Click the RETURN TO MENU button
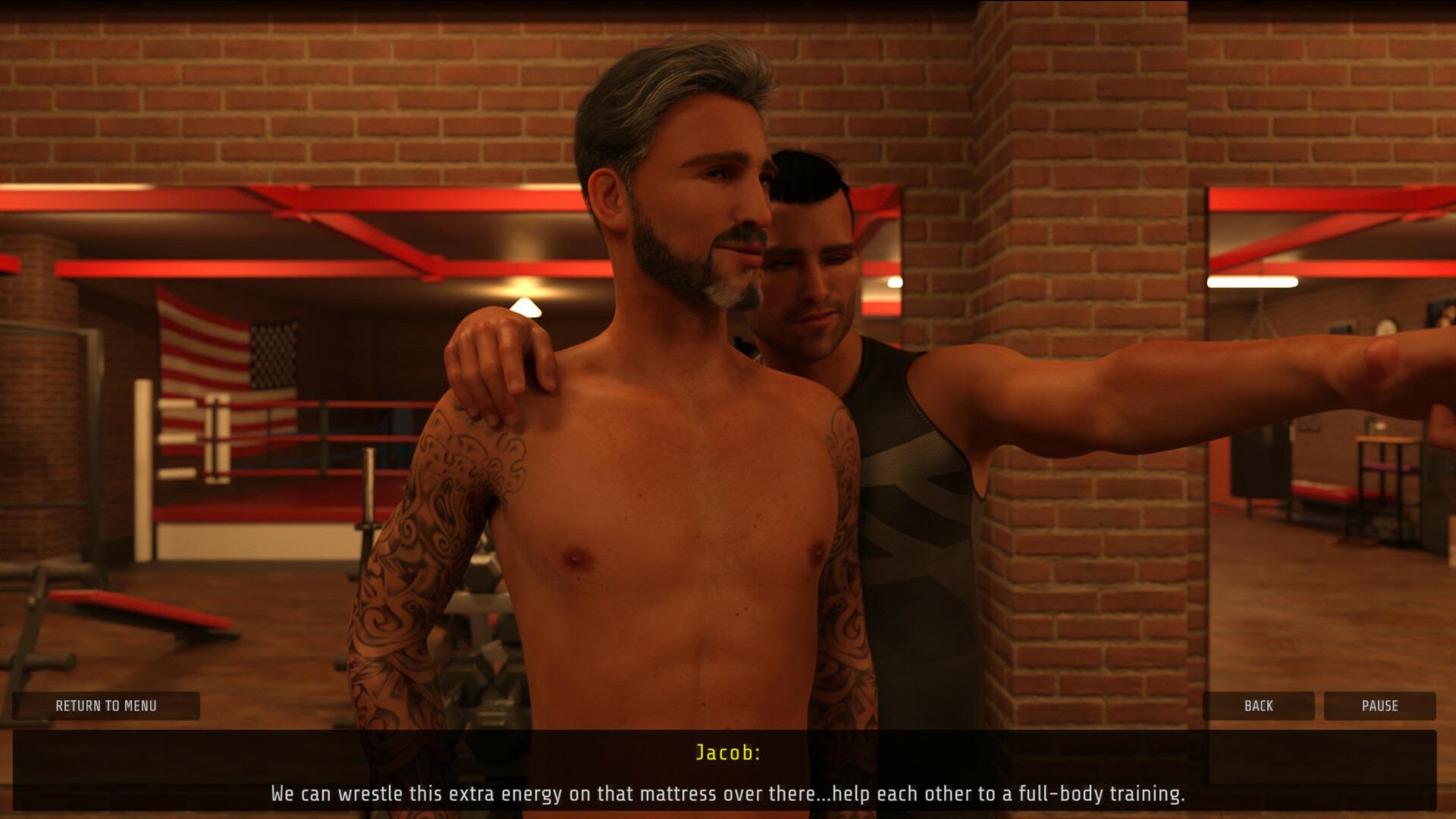This screenshot has width=1456, height=819. pyautogui.click(x=105, y=706)
